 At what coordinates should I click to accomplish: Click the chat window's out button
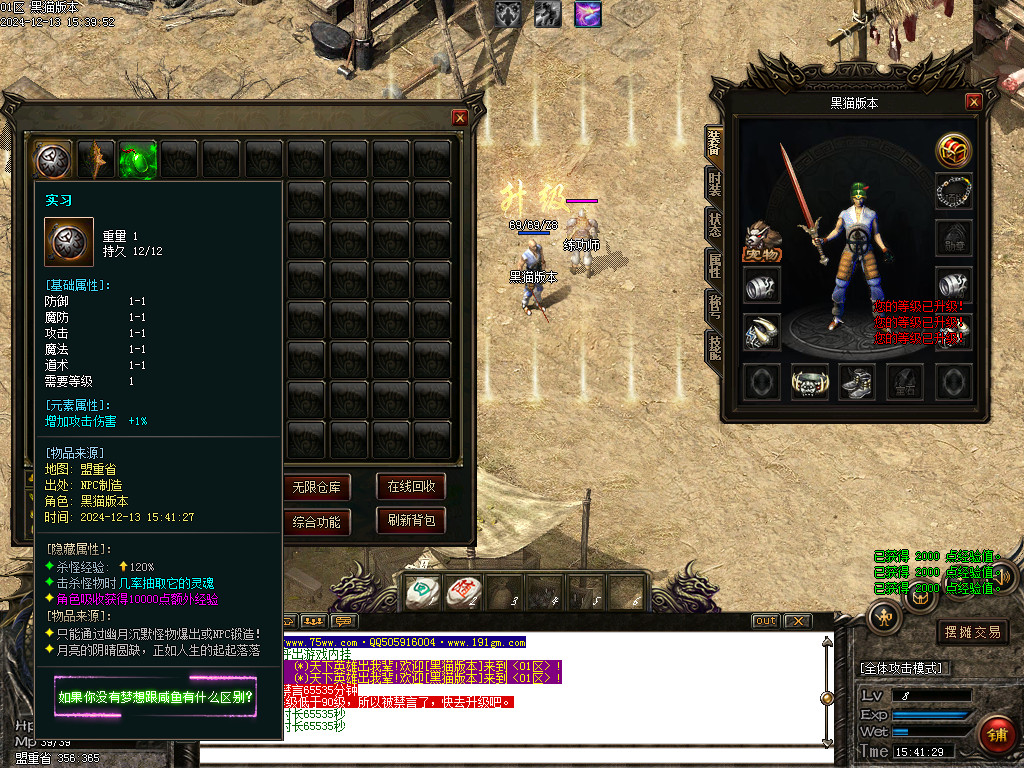pyautogui.click(x=765, y=621)
